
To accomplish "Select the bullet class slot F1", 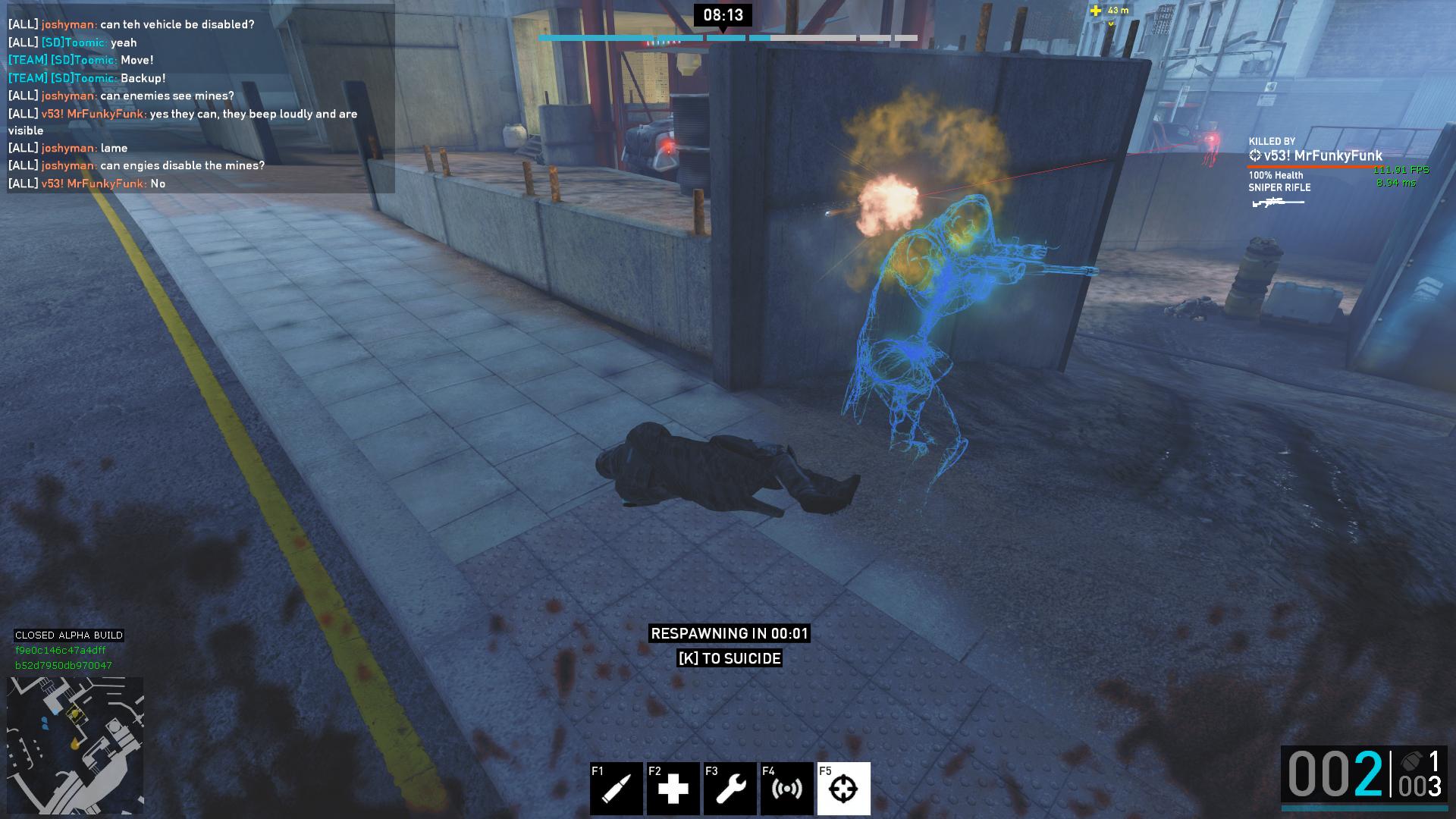I will pos(617,789).
